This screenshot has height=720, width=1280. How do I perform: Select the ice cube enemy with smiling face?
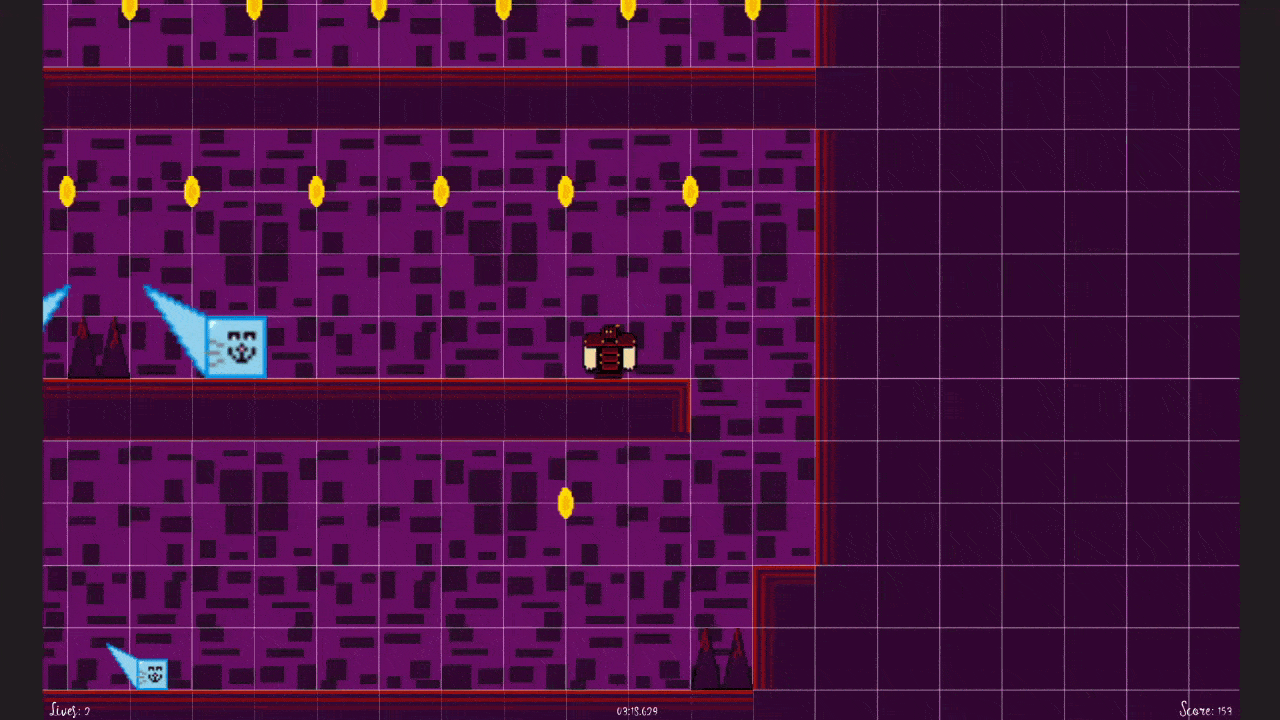point(237,347)
